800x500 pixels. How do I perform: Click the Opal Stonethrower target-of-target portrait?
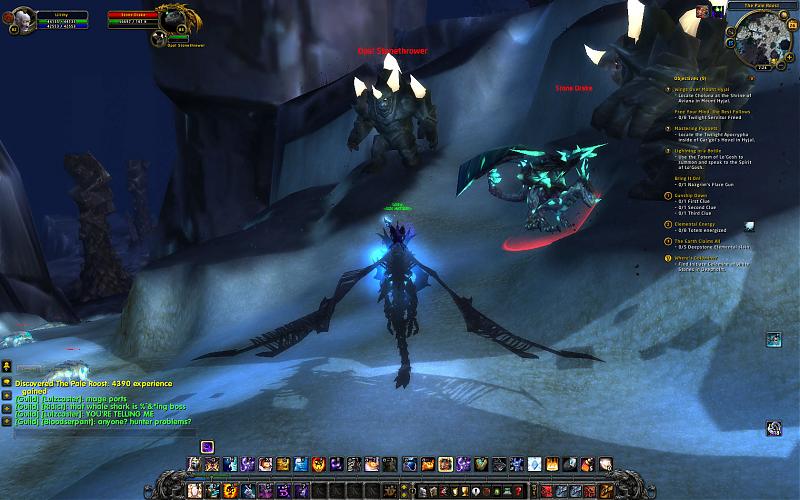(157, 38)
